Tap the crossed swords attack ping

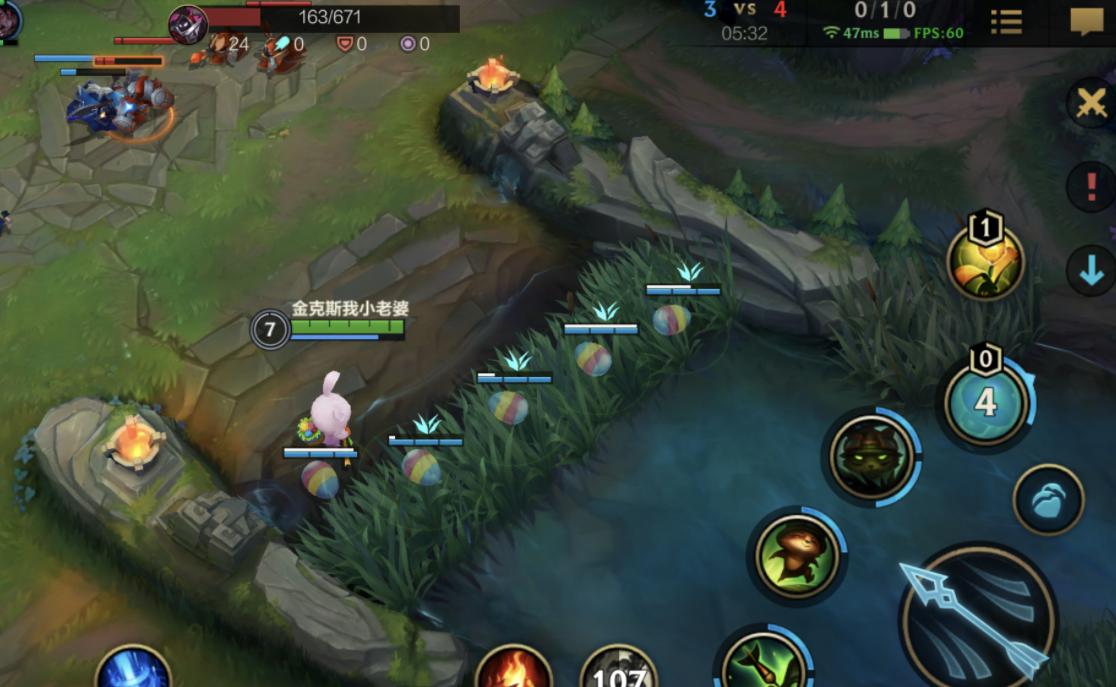pyautogui.click(x=1092, y=102)
